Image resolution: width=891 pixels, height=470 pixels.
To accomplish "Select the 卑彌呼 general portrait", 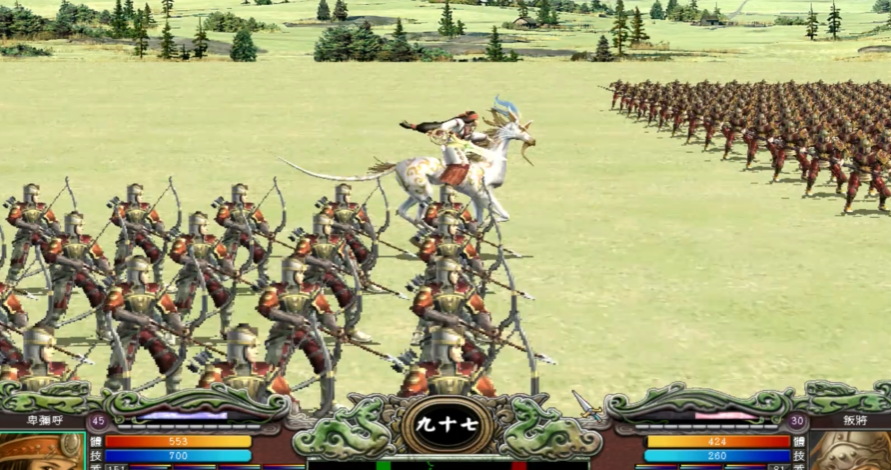I will [40, 451].
